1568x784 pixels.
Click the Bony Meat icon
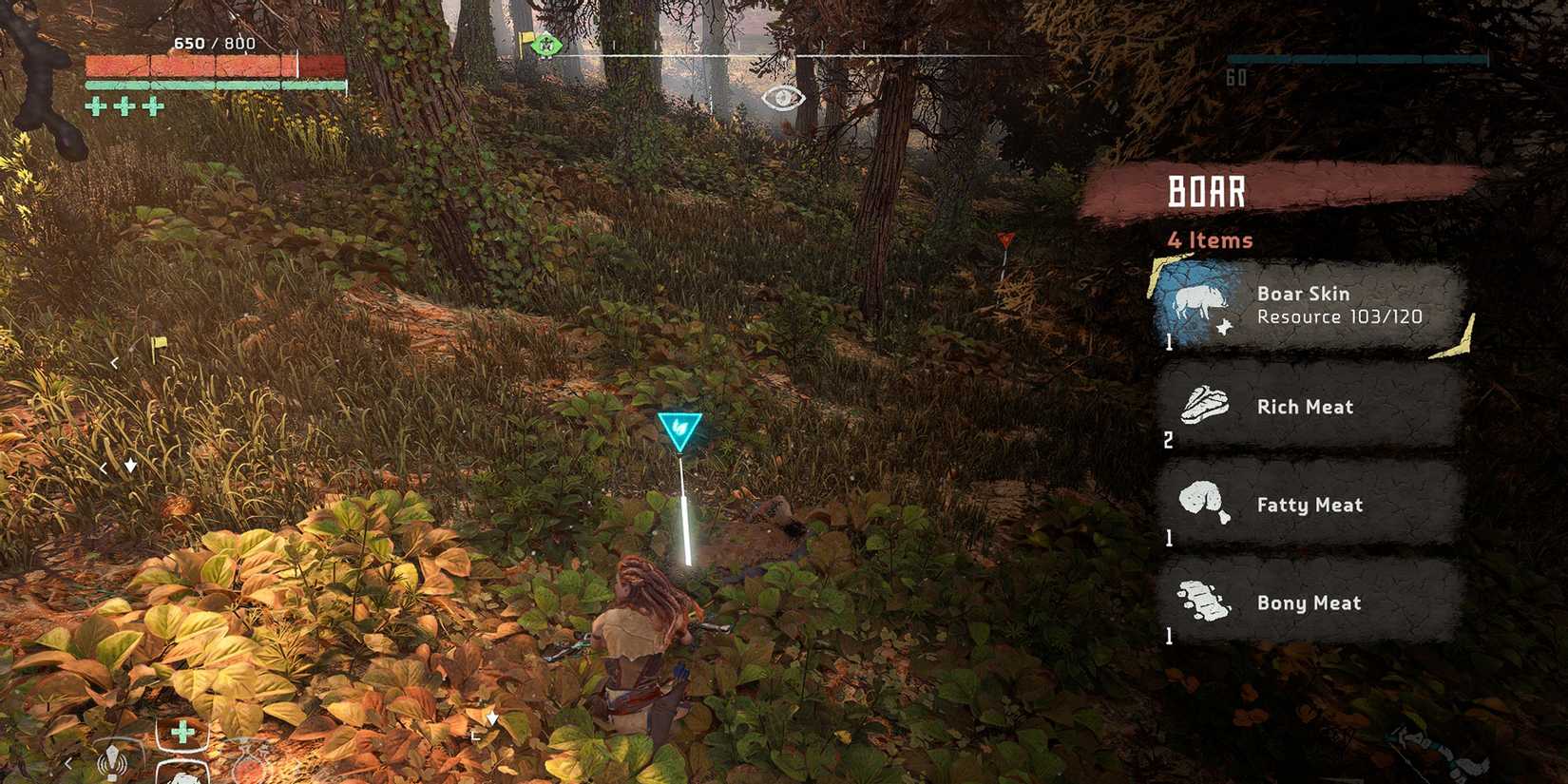tap(1203, 600)
